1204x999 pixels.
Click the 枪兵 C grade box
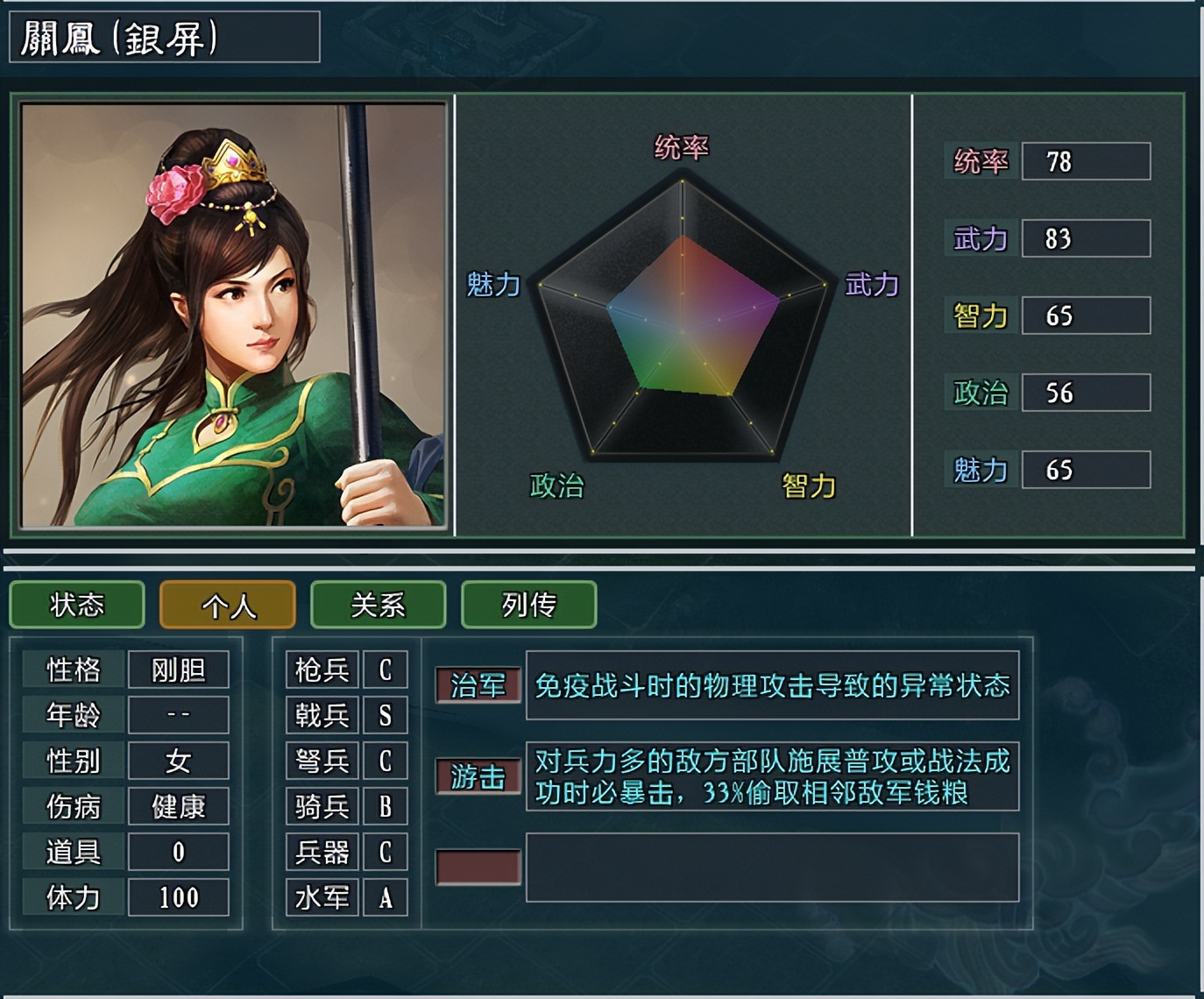[x=386, y=670]
